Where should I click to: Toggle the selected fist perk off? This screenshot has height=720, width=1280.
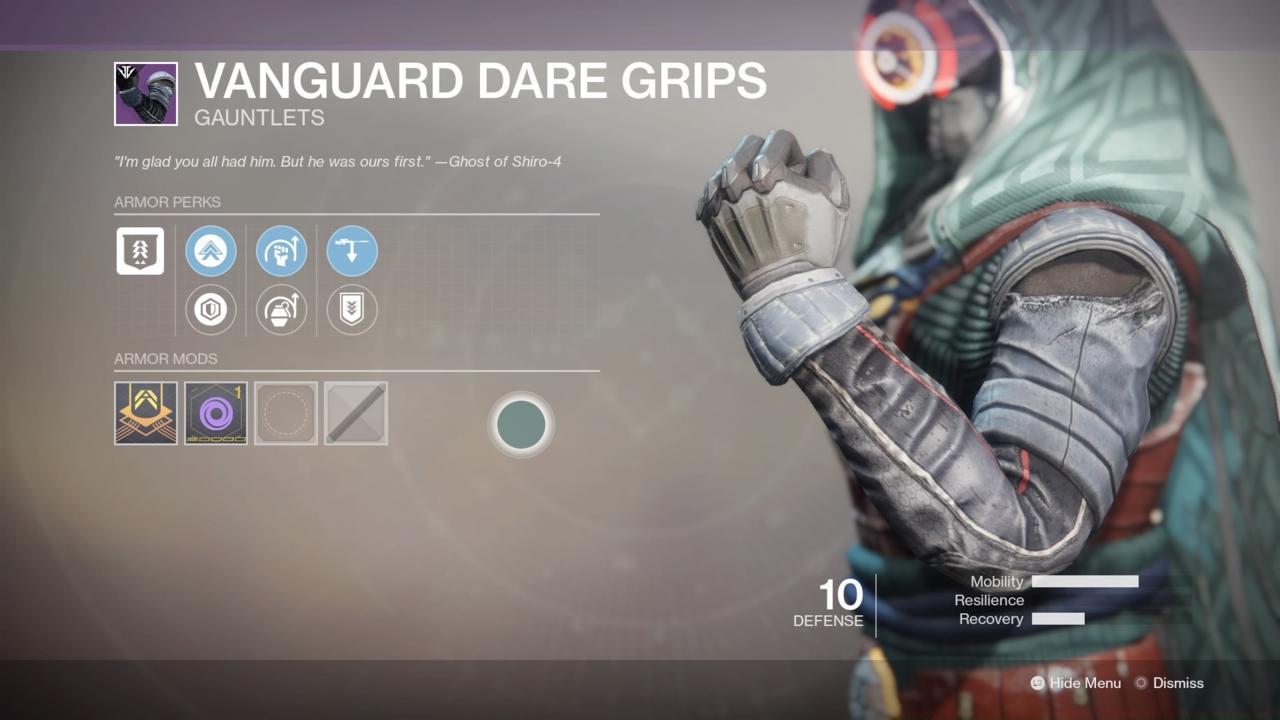point(281,251)
